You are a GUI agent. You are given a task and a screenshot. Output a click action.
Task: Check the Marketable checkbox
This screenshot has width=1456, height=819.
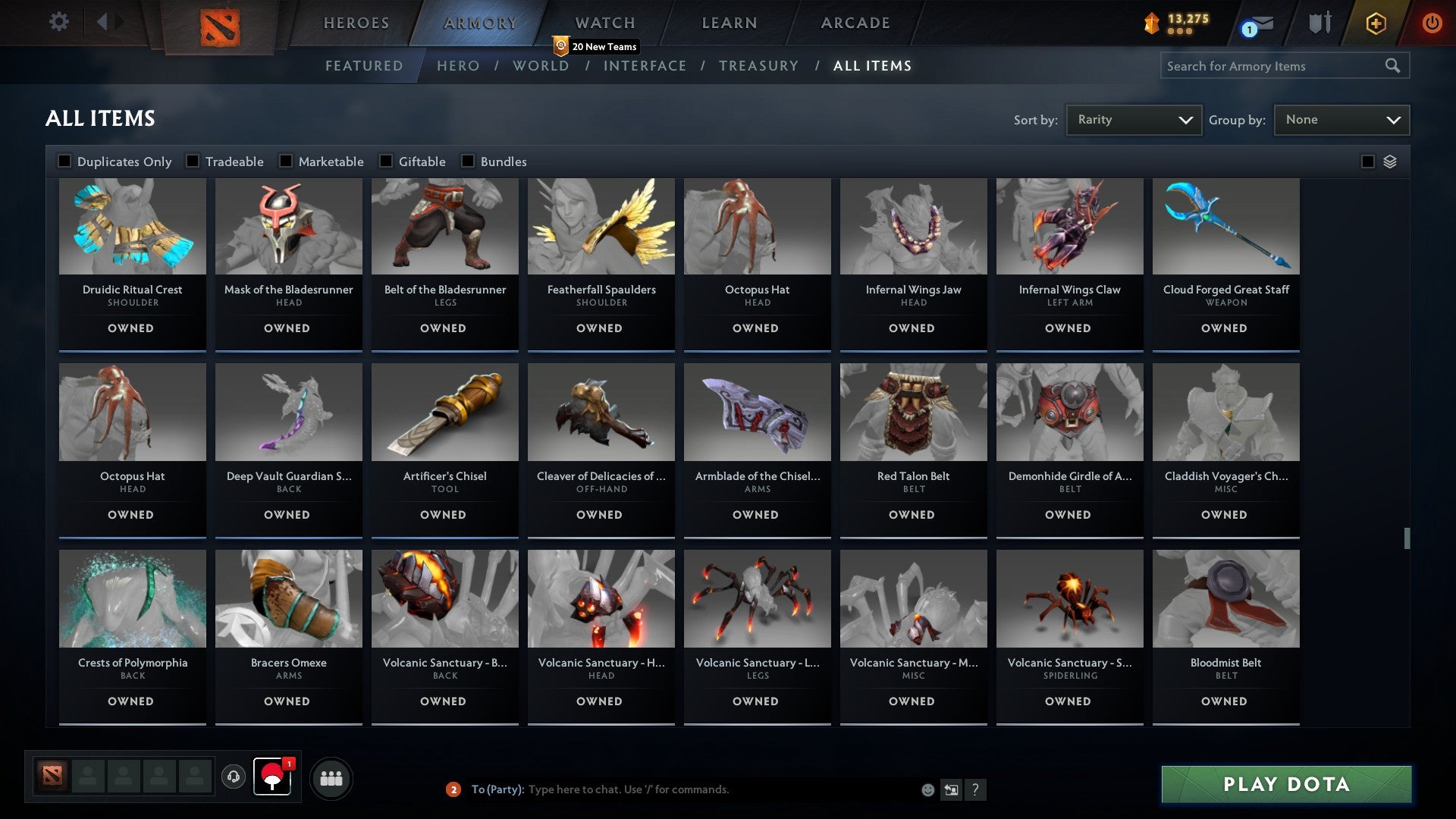(284, 161)
